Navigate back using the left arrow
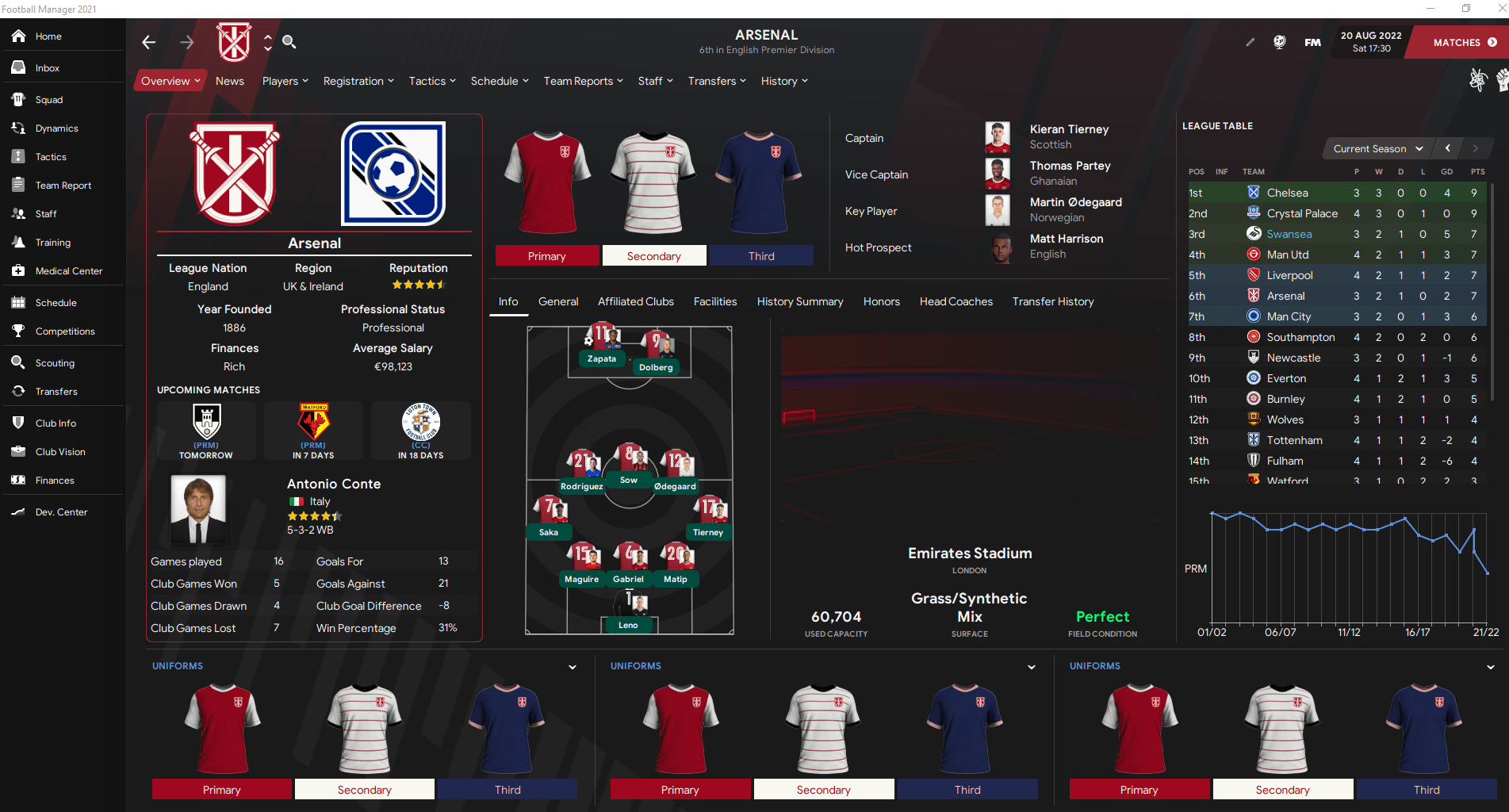Screen dimensions: 1509x812 tap(148, 42)
